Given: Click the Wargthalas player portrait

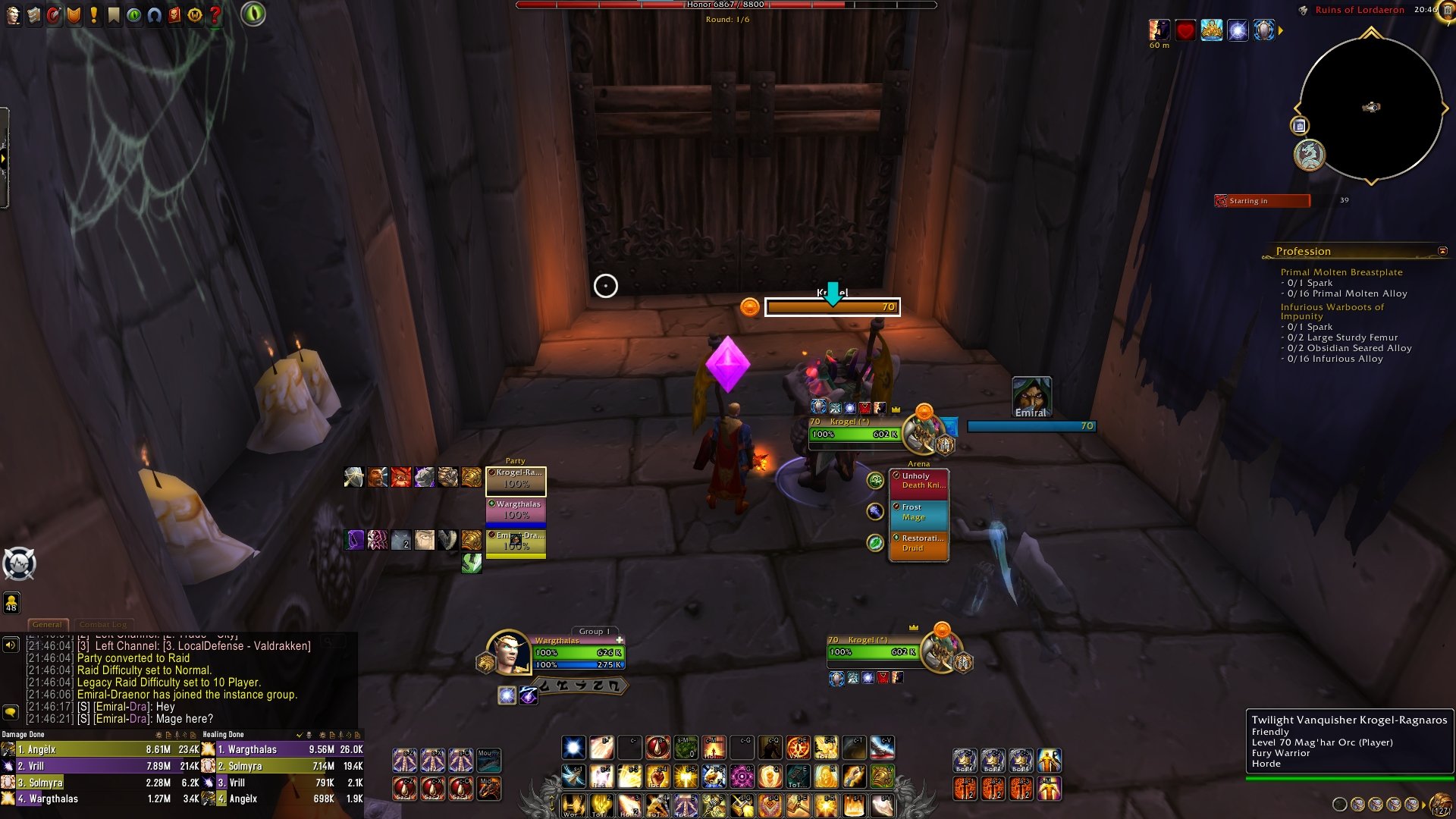Looking at the screenshot, I should click(x=507, y=653).
